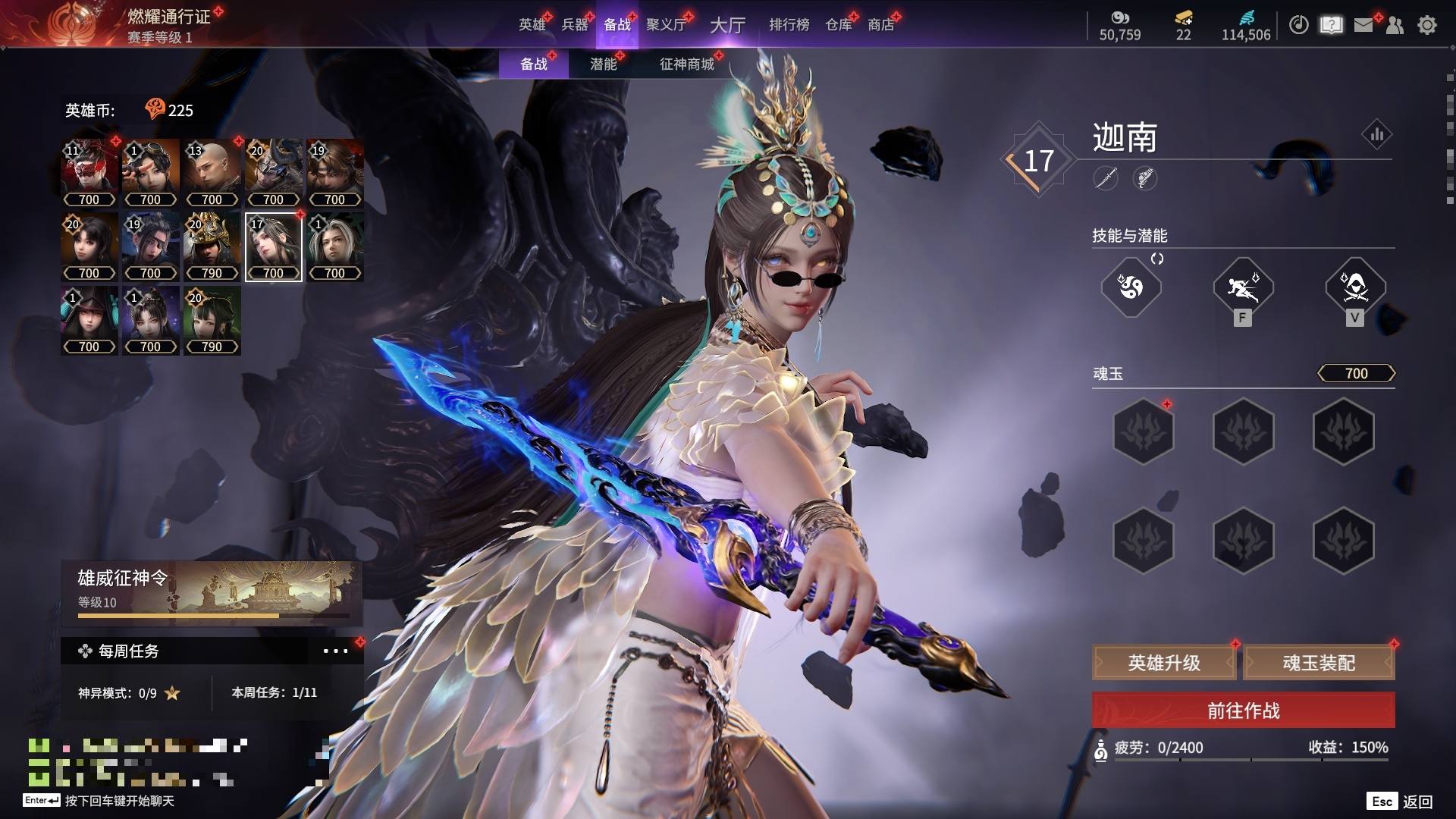Open the 排行榜 leaderboard
Screen dimensions: 1456x819
[789, 25]
